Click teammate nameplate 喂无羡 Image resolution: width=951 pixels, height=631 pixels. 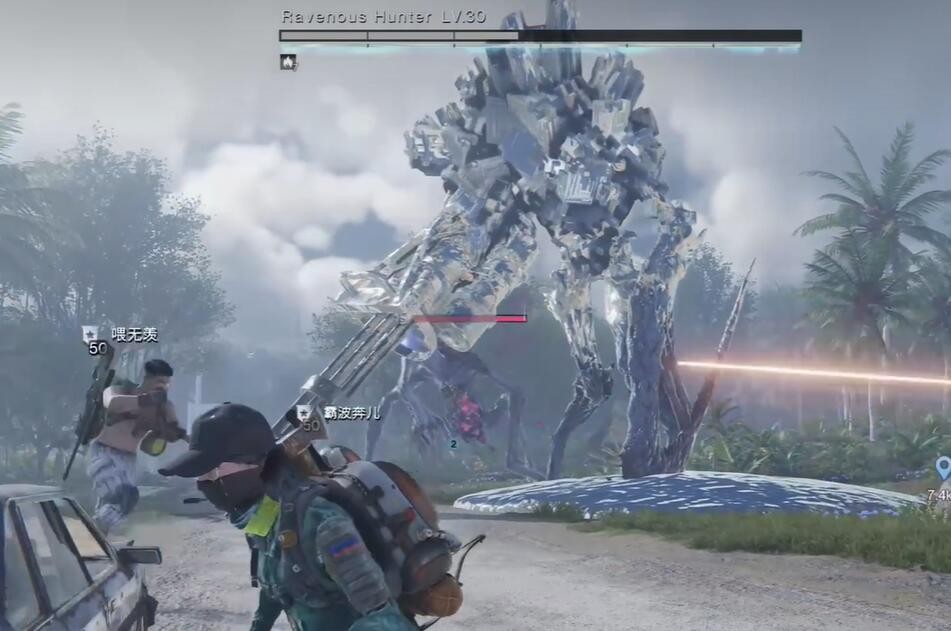(134, 335)
